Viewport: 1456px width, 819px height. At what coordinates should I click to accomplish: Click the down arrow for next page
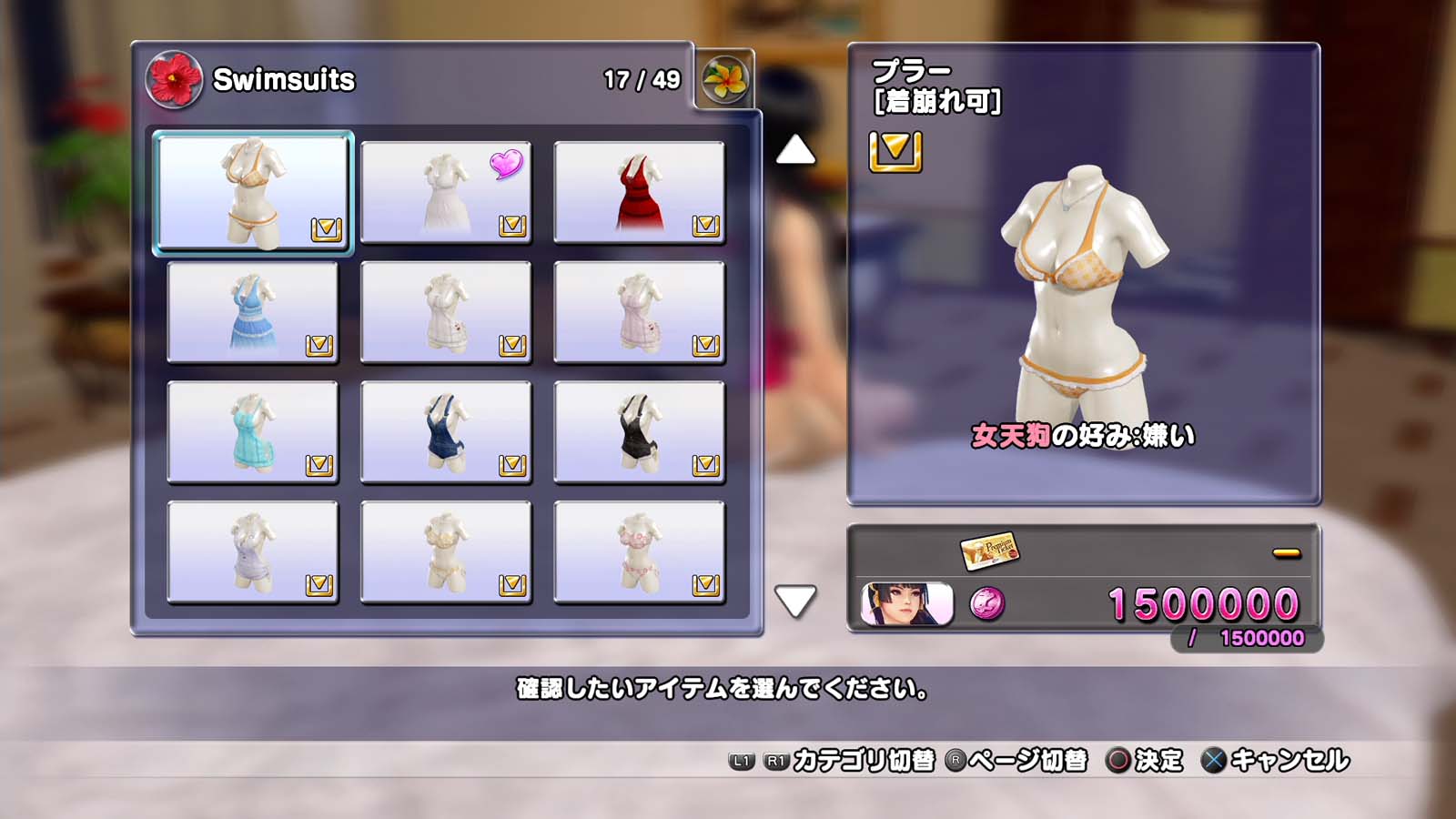tap(795, 602)
